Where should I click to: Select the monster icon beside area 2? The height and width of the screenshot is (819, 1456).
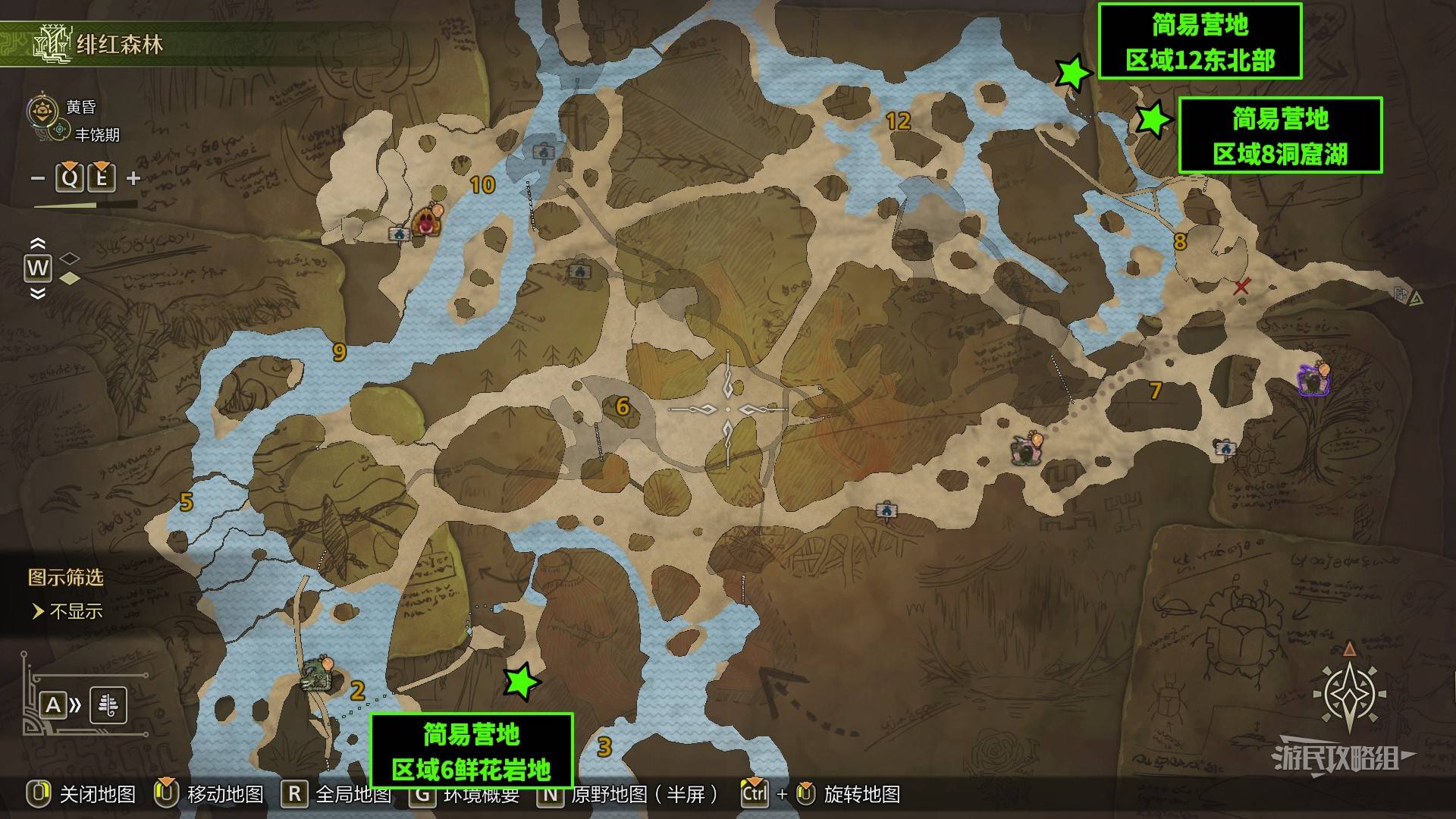(315, 675)
